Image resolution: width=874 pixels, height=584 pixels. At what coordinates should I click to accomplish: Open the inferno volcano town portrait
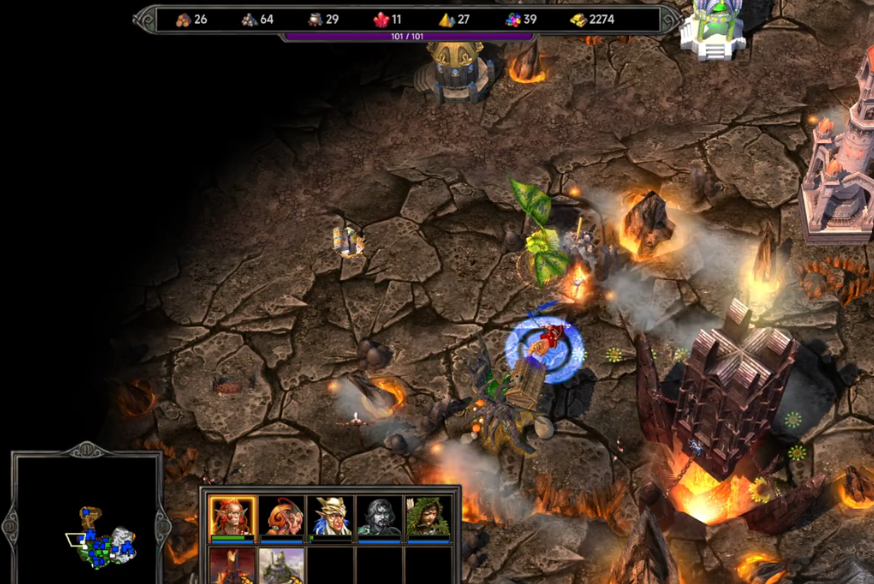click(x=233, y=566)
